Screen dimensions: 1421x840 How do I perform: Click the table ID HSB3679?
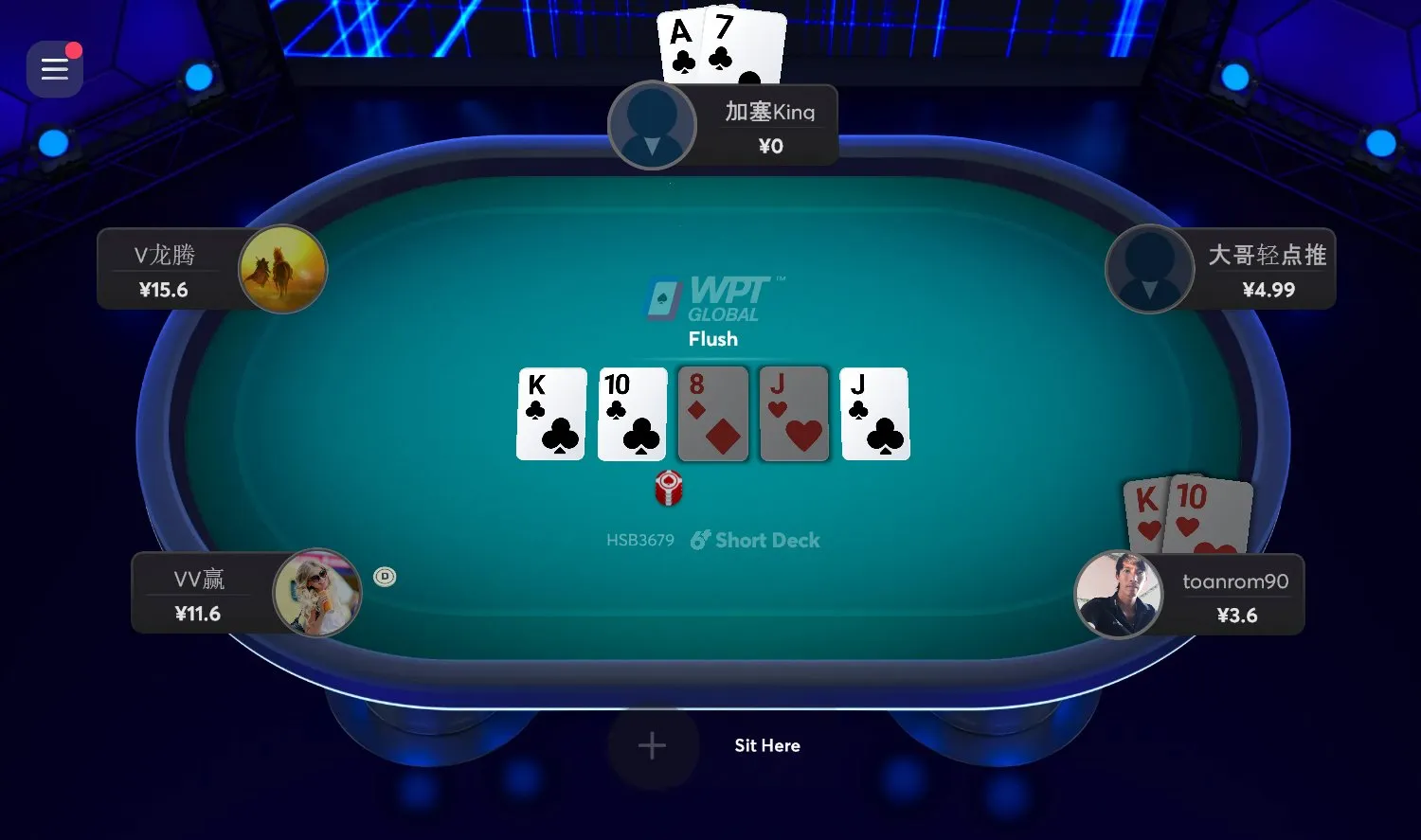(x=639, y=540)
